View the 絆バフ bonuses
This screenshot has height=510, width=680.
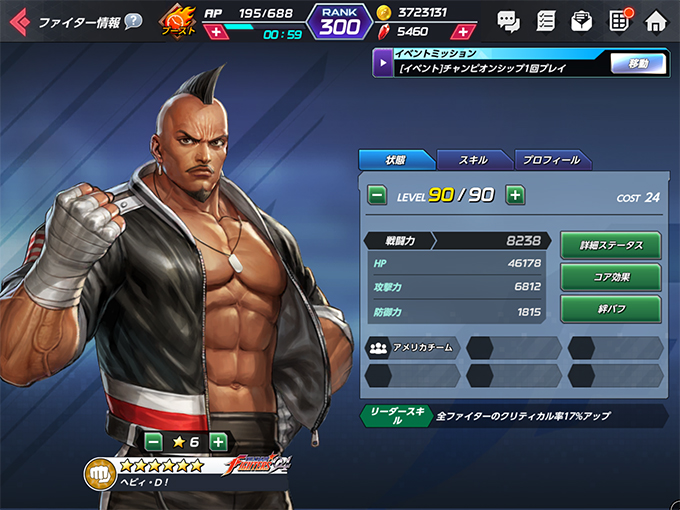610,309
